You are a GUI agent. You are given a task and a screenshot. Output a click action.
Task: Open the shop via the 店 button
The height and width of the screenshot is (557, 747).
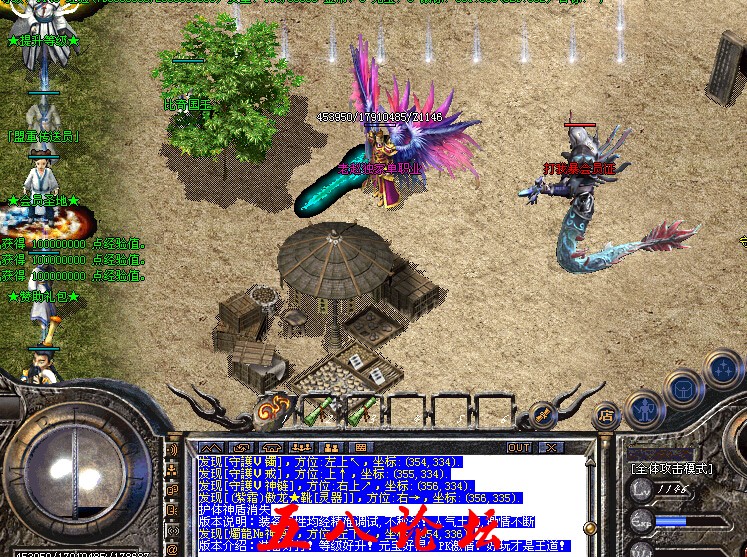coord(606,414)
